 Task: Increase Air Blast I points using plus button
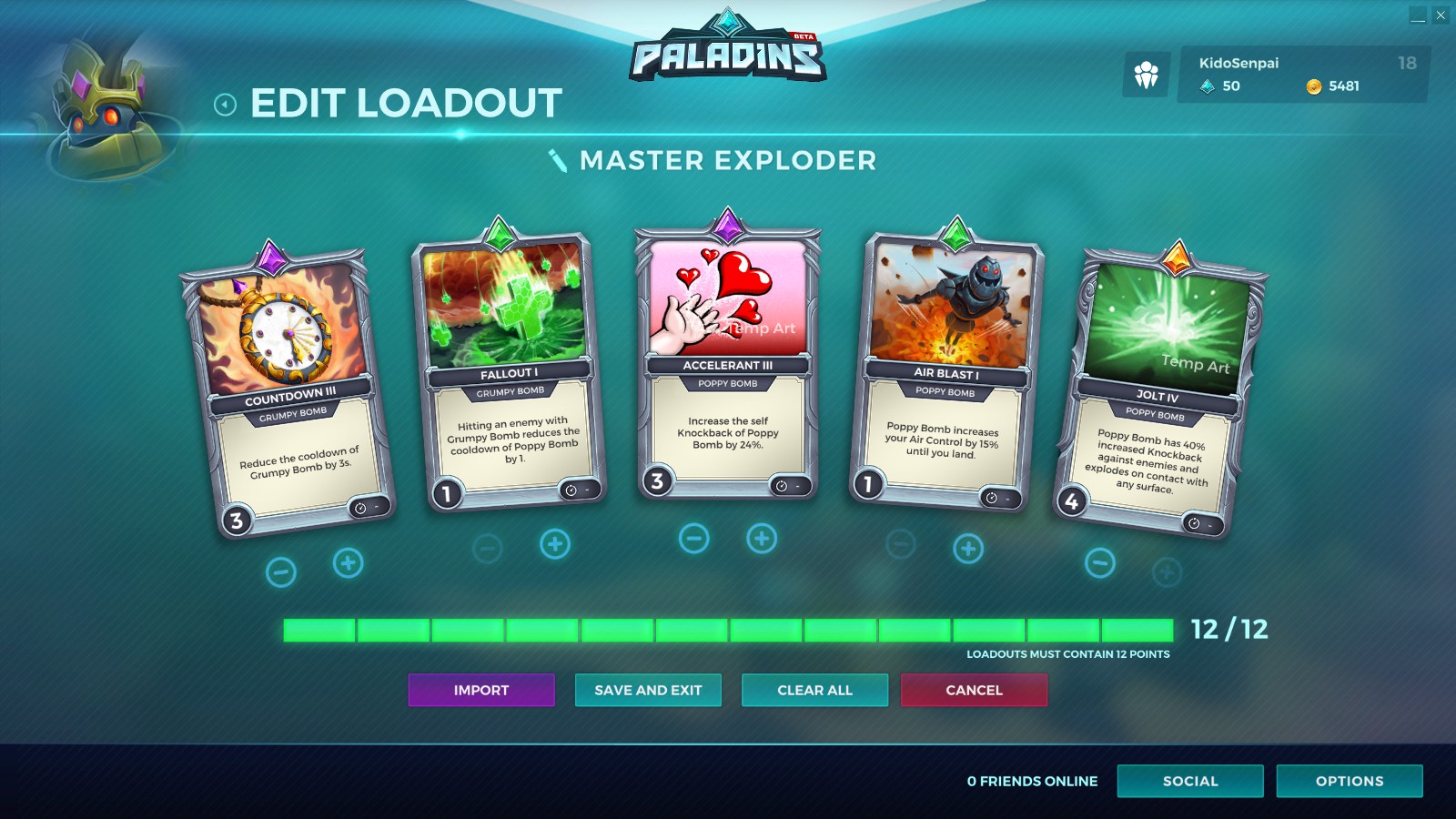click(966, 547)
